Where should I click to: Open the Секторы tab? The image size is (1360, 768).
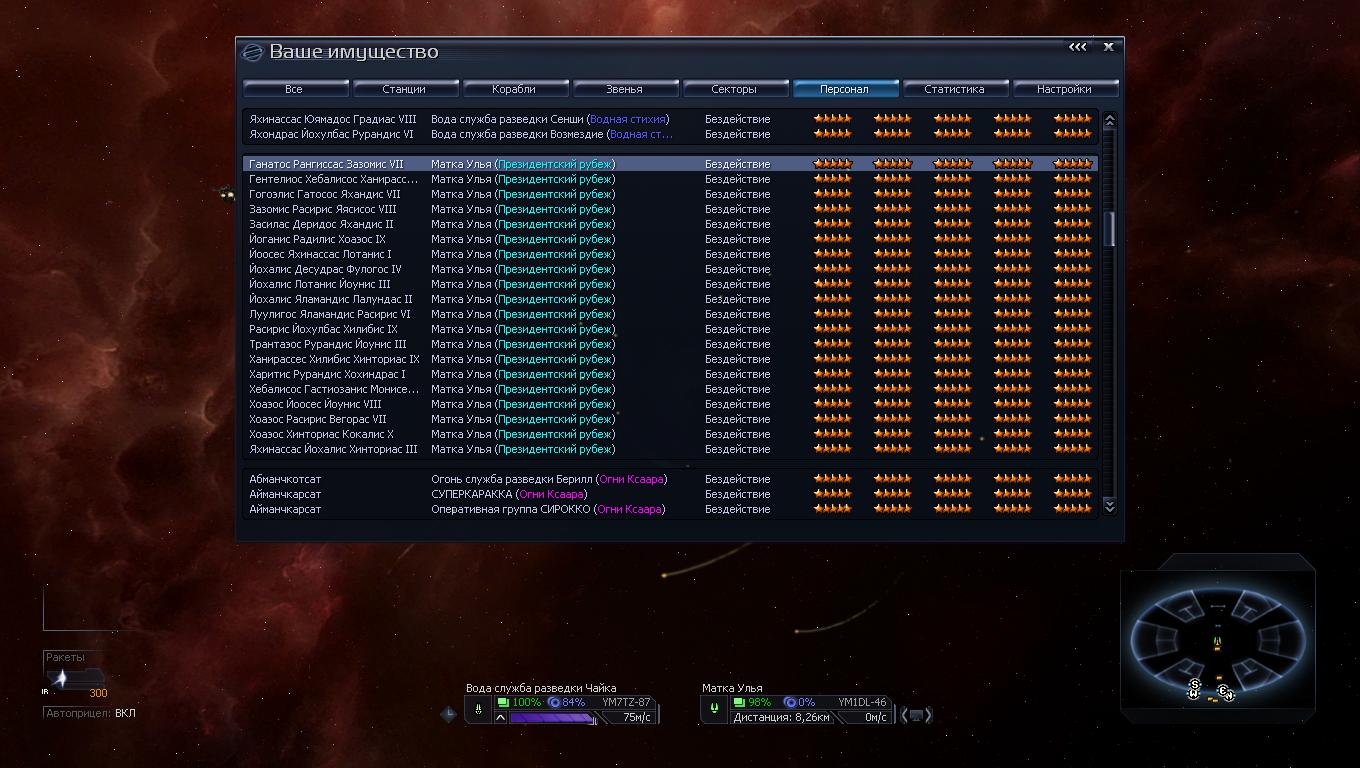(734, 89)
